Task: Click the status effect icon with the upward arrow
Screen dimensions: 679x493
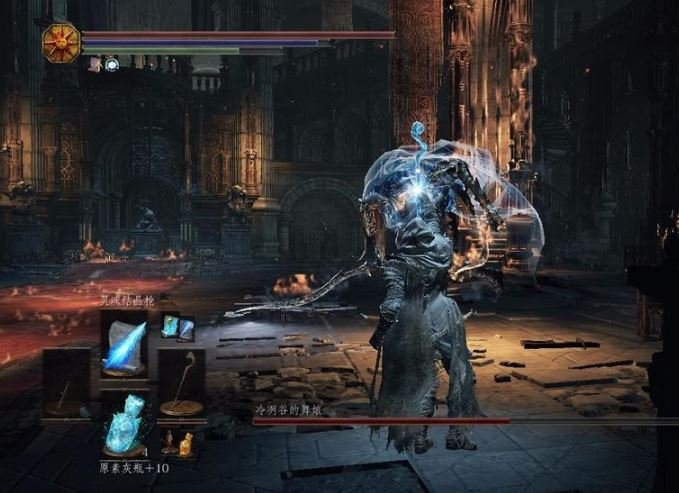Action: coord(95,65)
